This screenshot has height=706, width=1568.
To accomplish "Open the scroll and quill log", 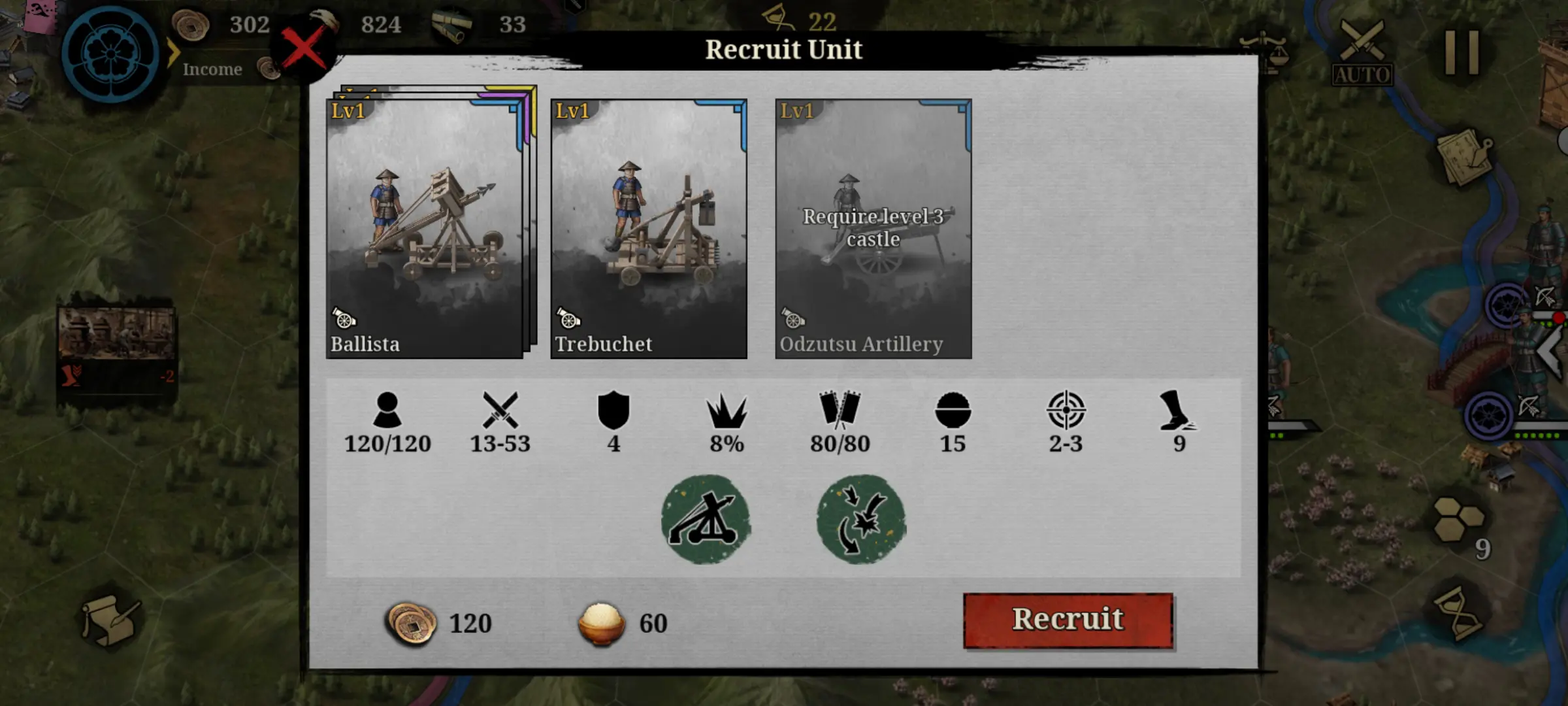I will [x=110, y=620].
